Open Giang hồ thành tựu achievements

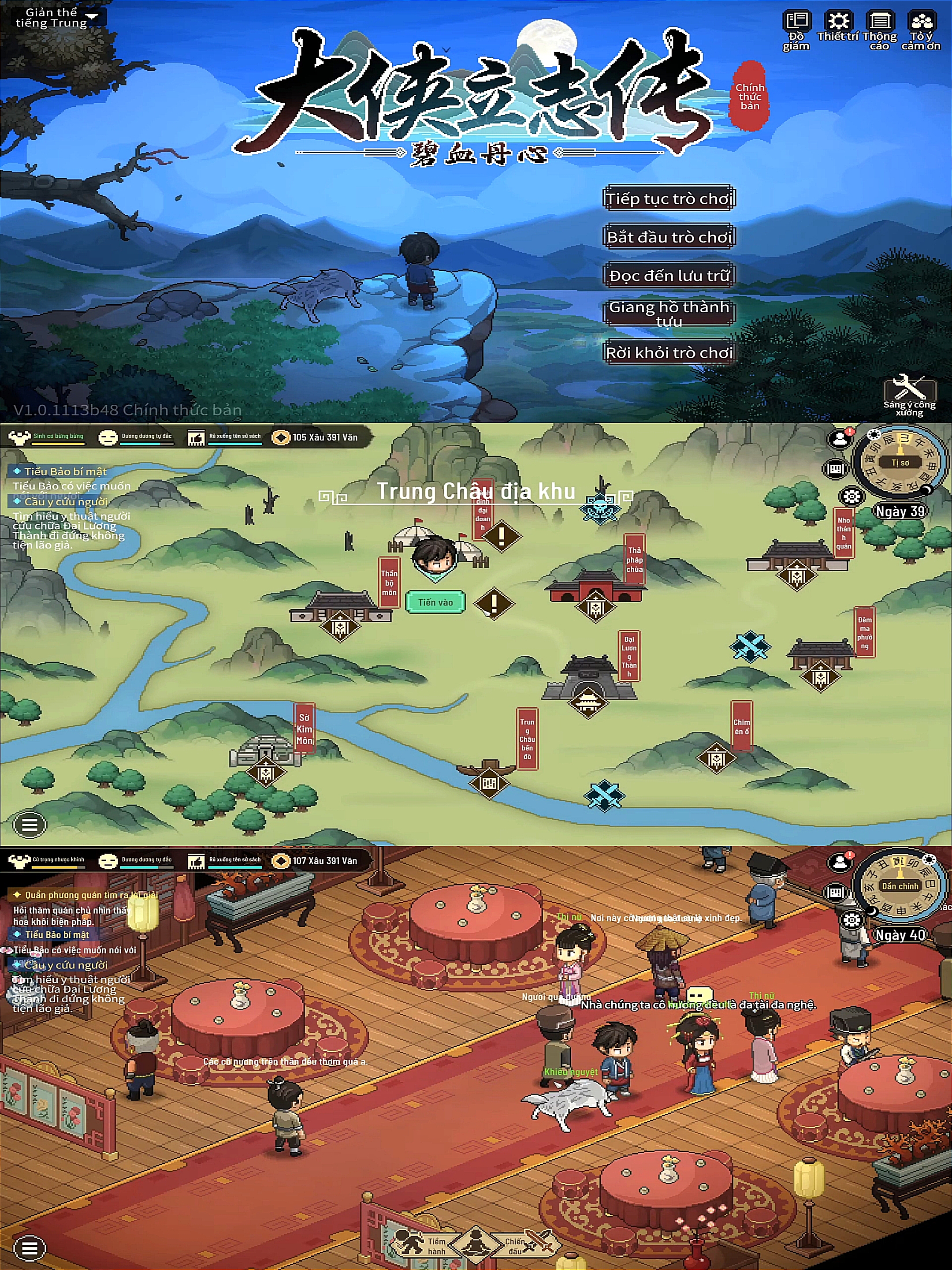click(x=669, y=314)
